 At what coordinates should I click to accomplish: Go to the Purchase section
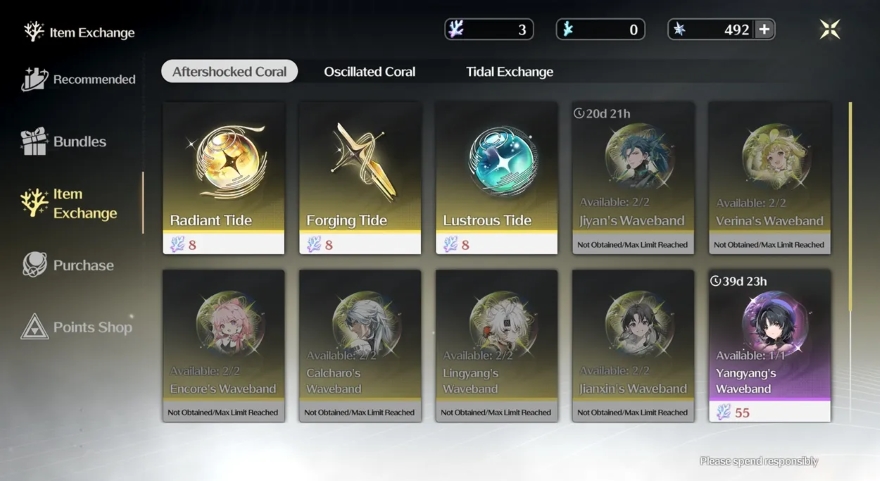(x=69, y=265)
